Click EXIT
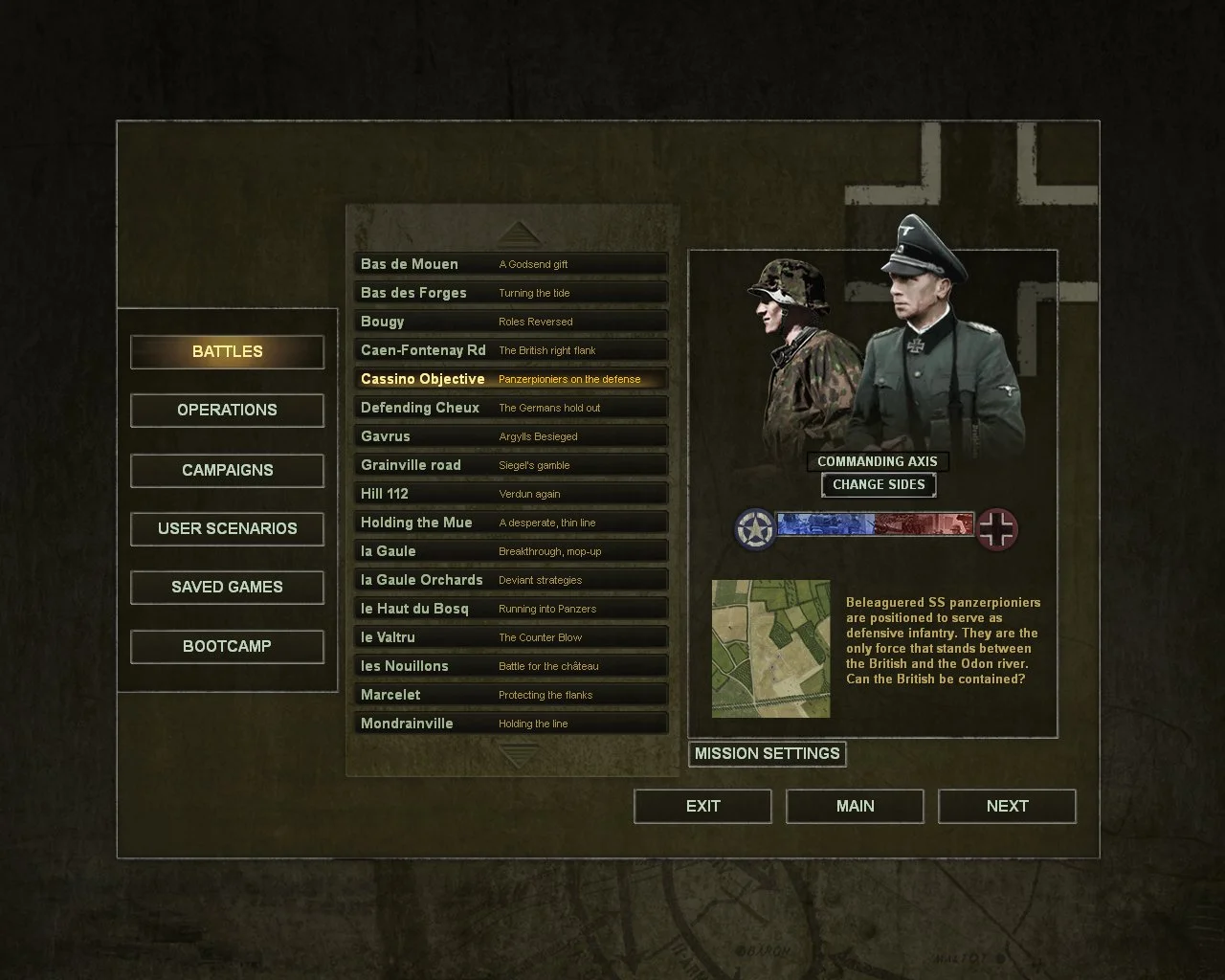Screen dimensions: 1225x980 (x=702, y=806)
